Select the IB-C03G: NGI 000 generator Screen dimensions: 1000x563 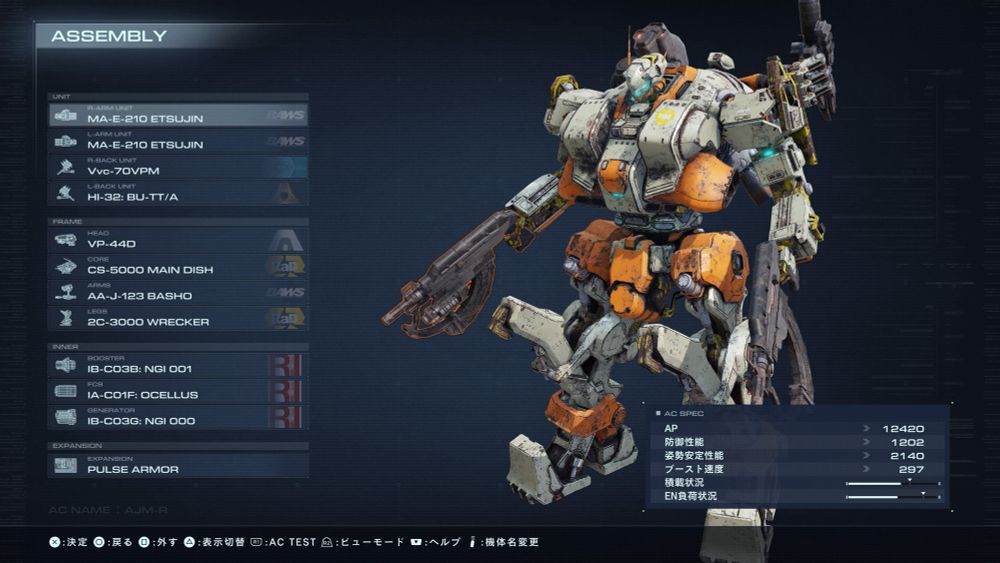click(x=178, y=417)
